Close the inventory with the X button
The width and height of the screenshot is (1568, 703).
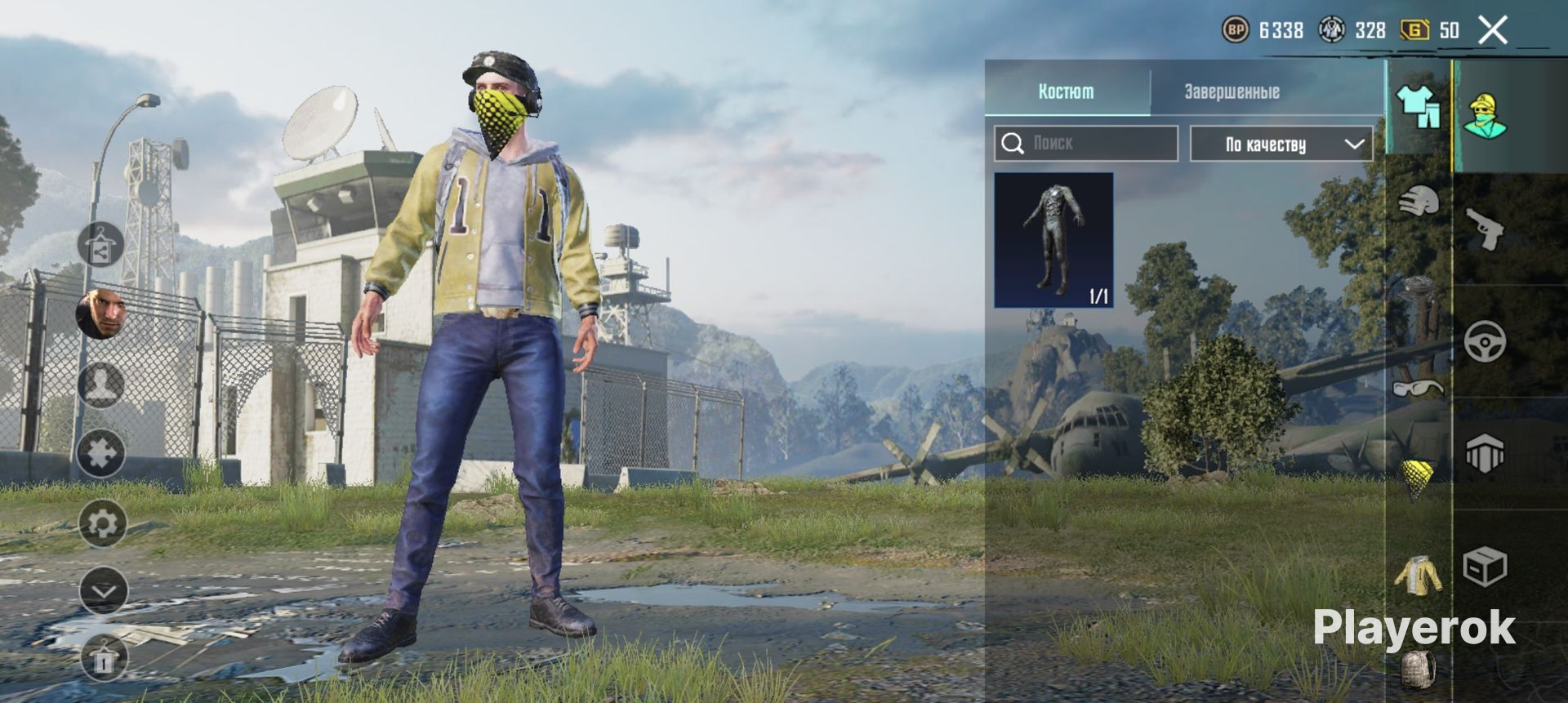click(x=1493, y=31)
